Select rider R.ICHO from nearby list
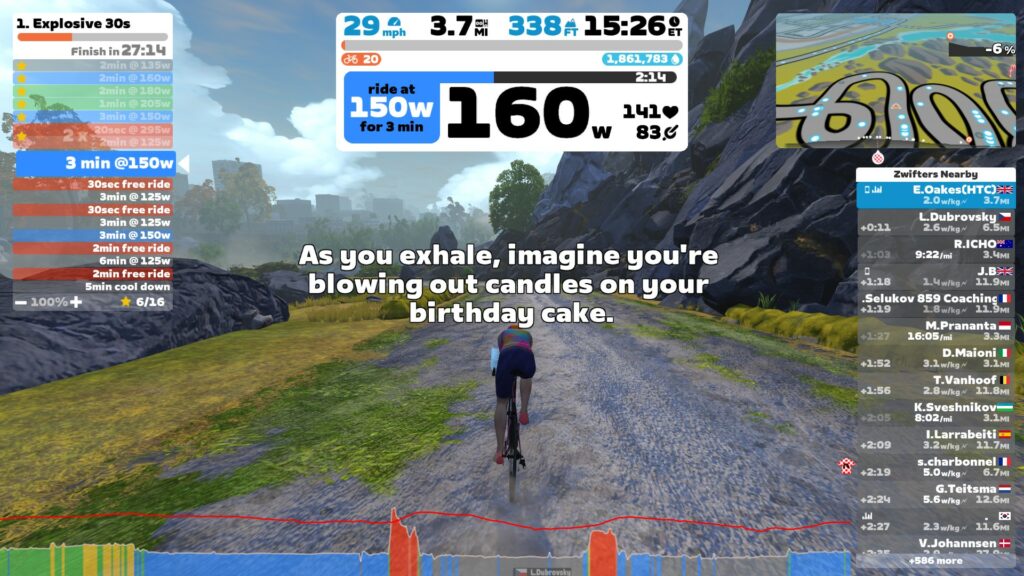This screenshot has height=576, width=1024. click(x=935, y=248)
